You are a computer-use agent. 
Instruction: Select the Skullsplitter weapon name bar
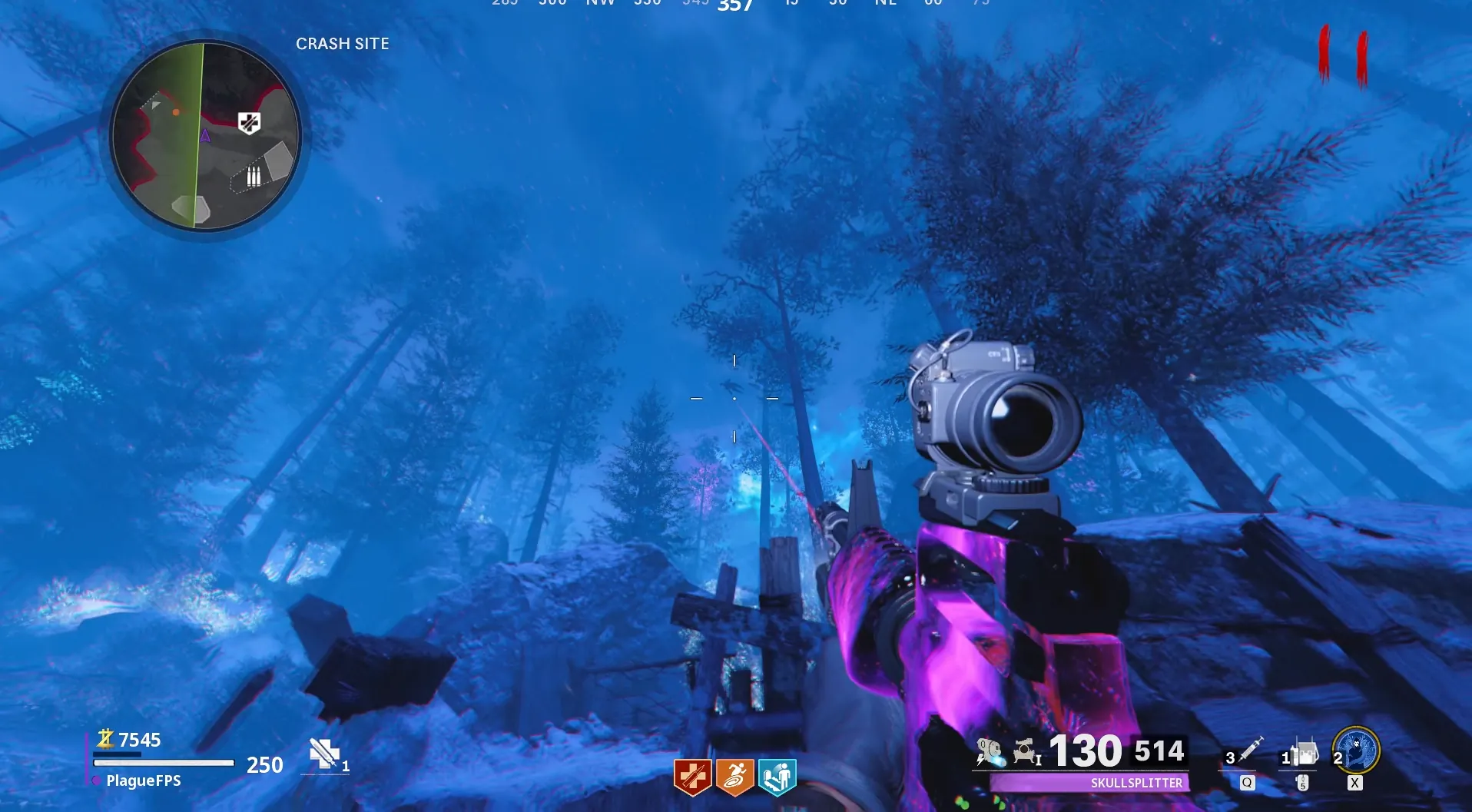coord(1089,783)
